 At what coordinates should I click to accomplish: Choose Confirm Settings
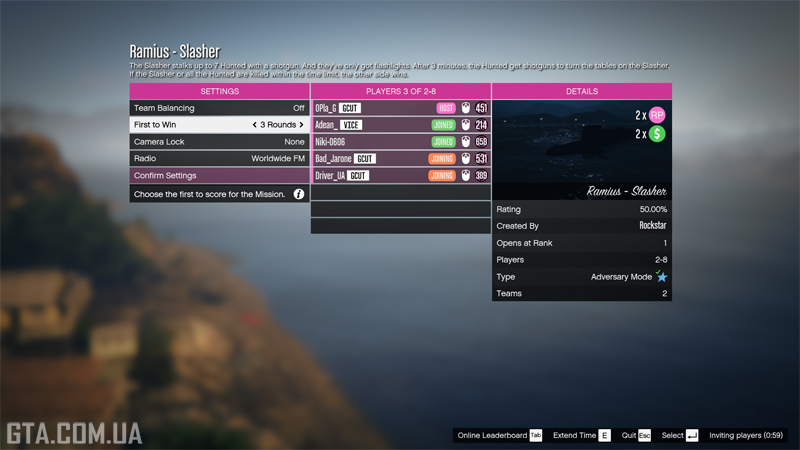tap(219, 176)
